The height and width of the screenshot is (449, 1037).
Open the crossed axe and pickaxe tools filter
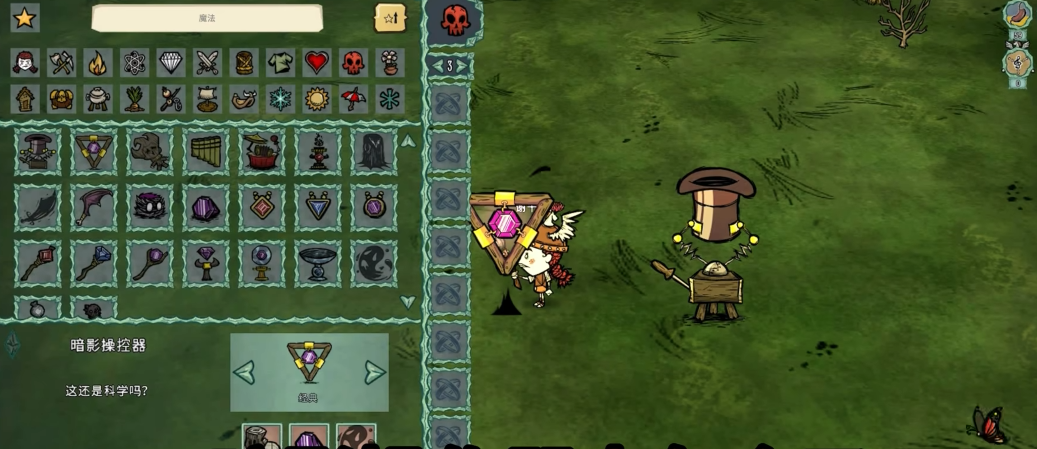(x=62, y=63)
